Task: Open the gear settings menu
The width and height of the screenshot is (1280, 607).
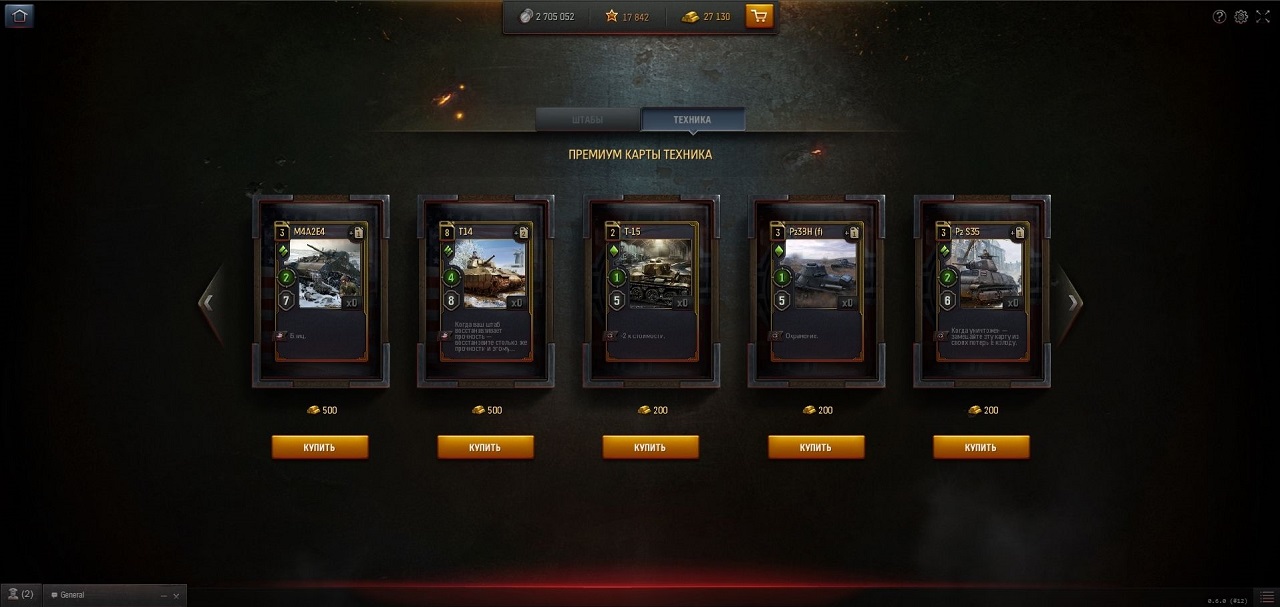Action: pos(1241,16)
